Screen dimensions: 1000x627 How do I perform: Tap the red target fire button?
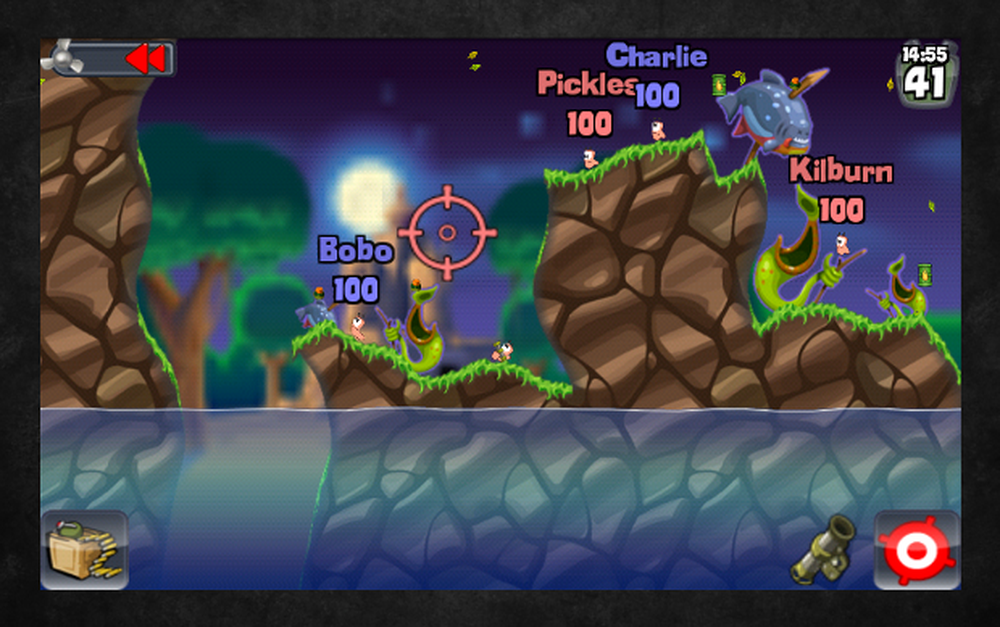pos(915,549)
